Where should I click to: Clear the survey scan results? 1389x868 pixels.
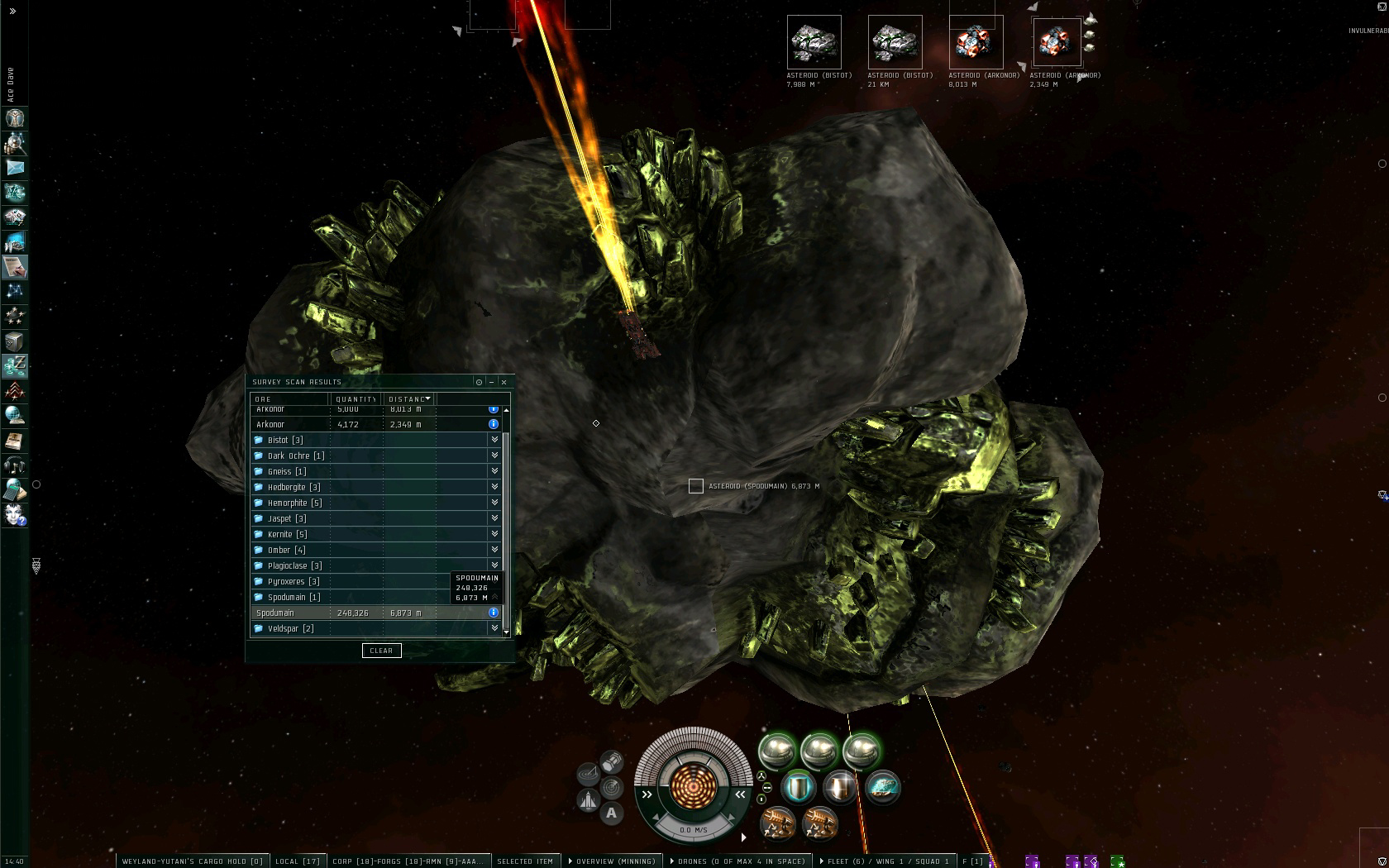(381, 651)
